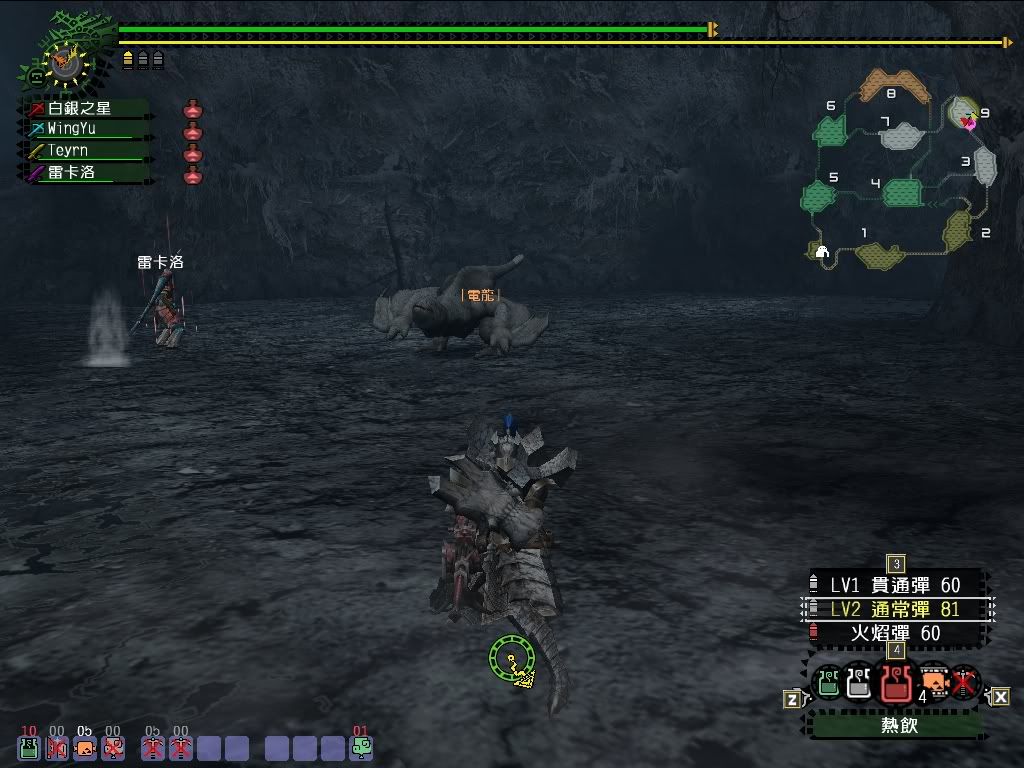This screenshot has height=768, width=1024.
Task: Choose the LV2 通常彈 ammo row
Action: pos(895,609)
